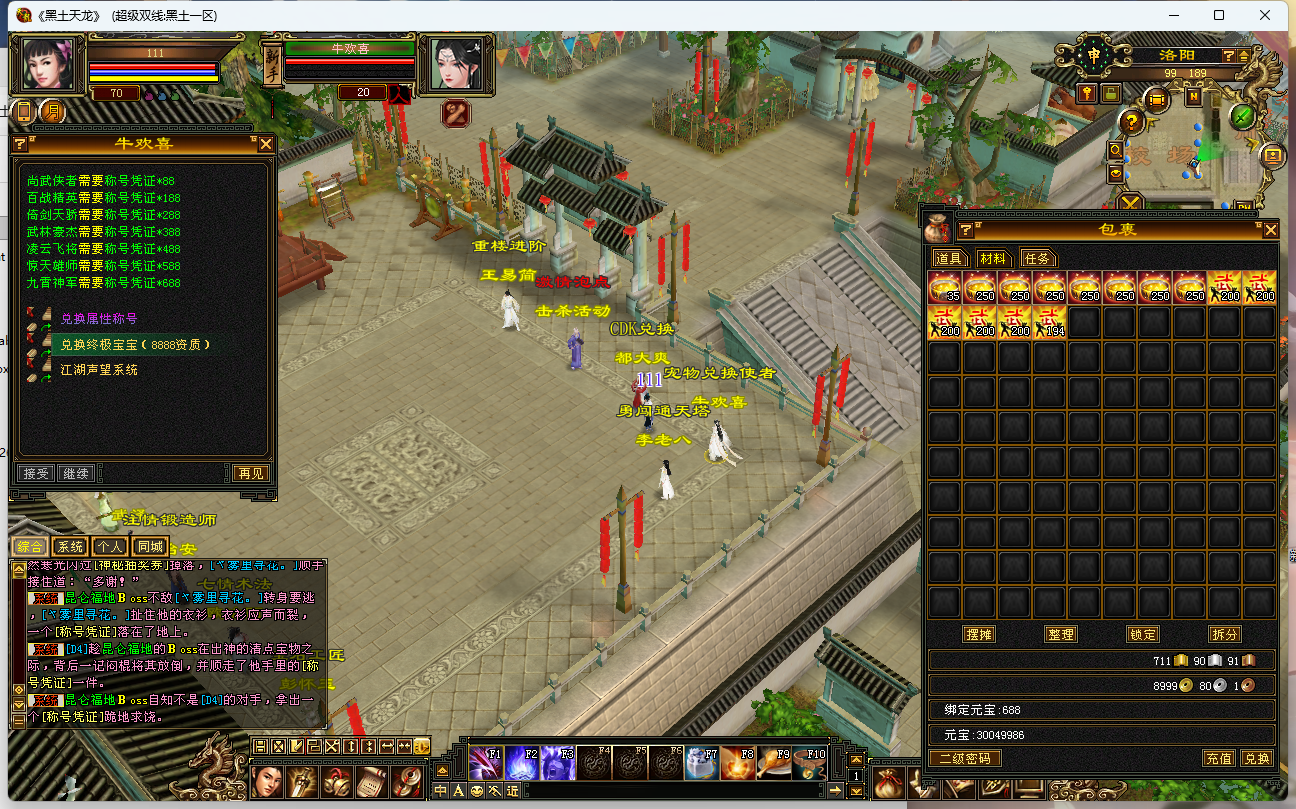Image resolution: width=1296 pixels, height=809 pixels.
Task: Click the 兑换 button in the bag
Action: point(1256,758)
